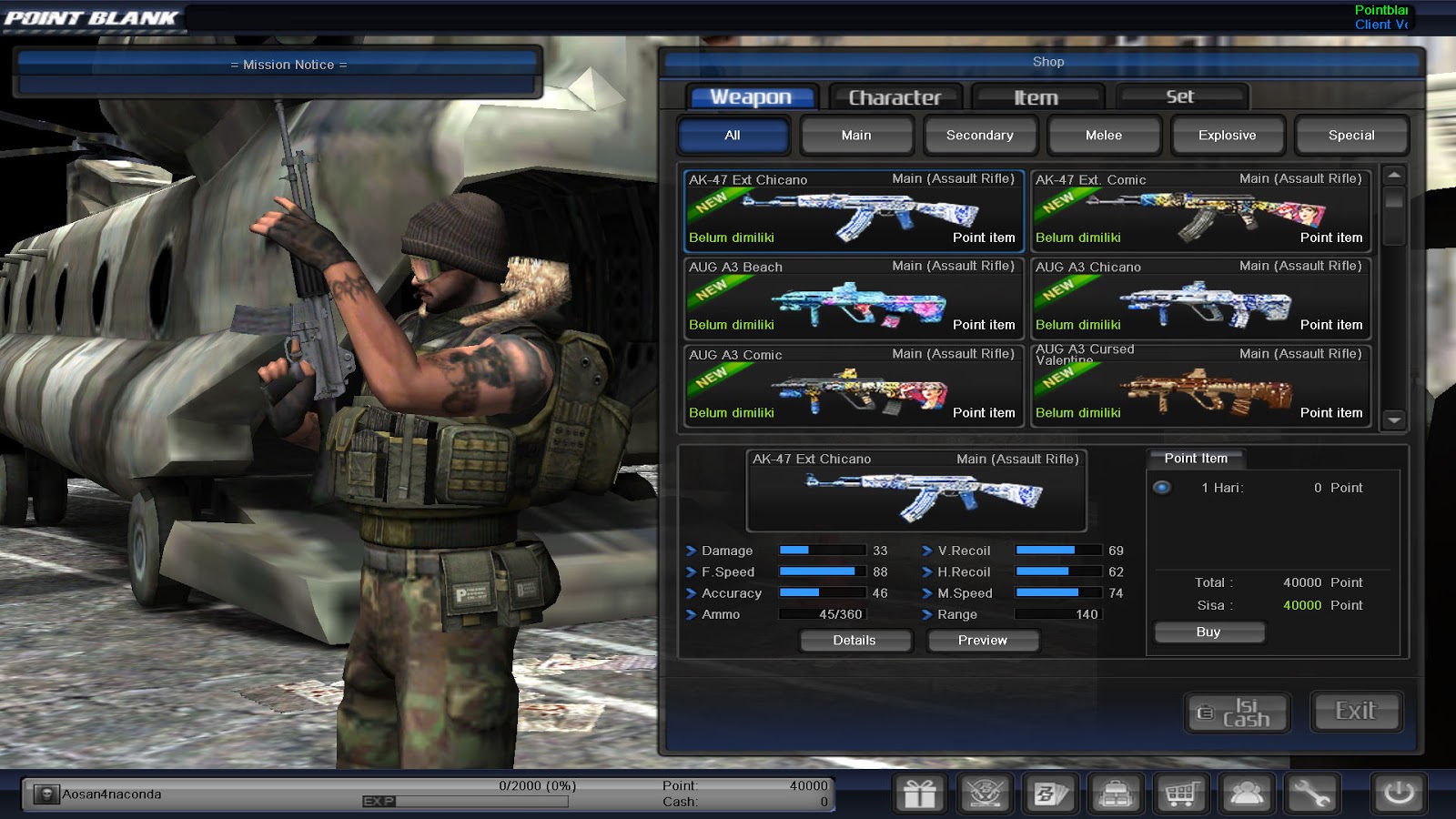Switch to the Set tab

pyautogui.click(x=1180, y=96)
